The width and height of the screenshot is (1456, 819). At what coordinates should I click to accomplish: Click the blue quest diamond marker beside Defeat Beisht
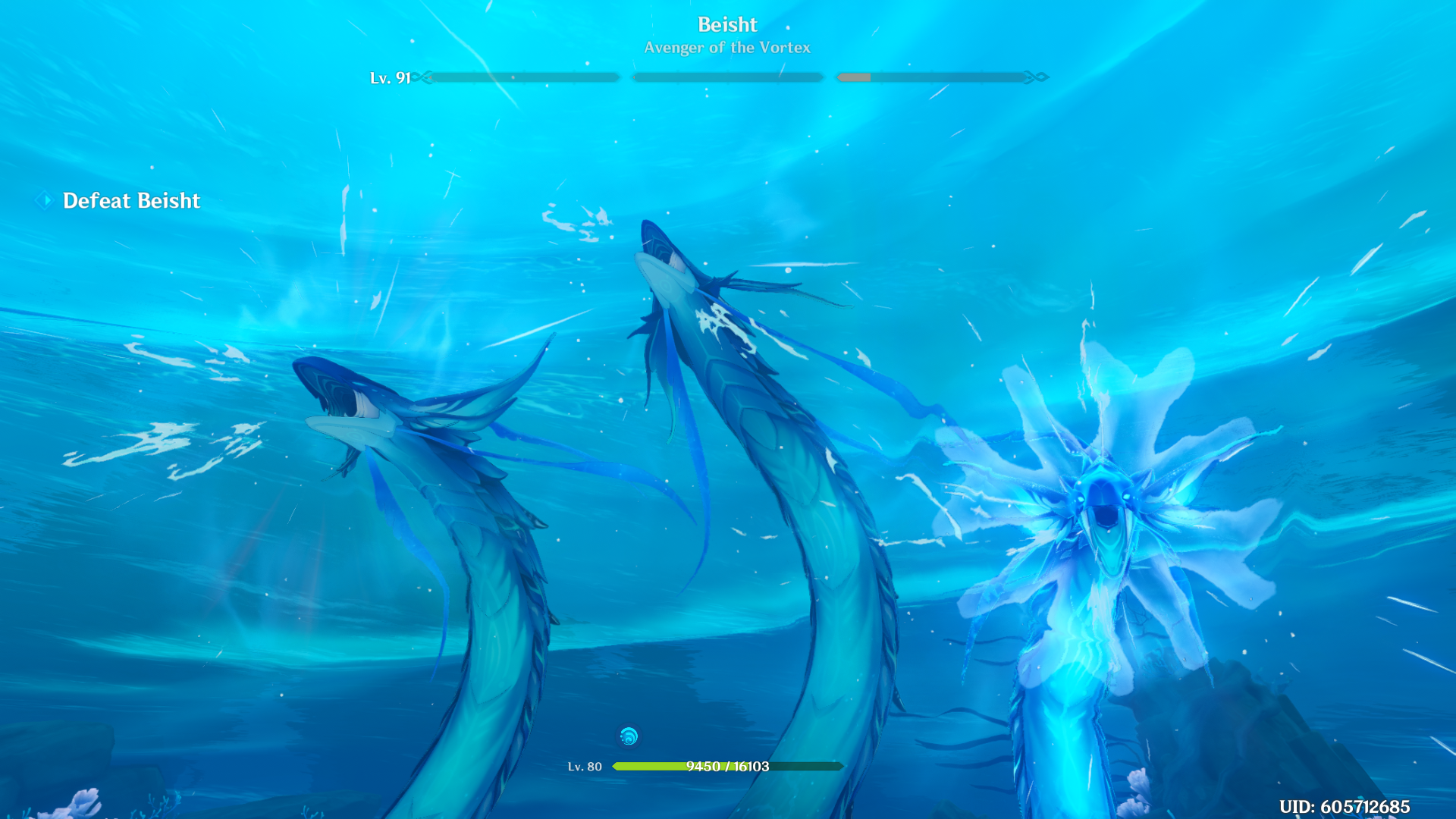(43, 200)
